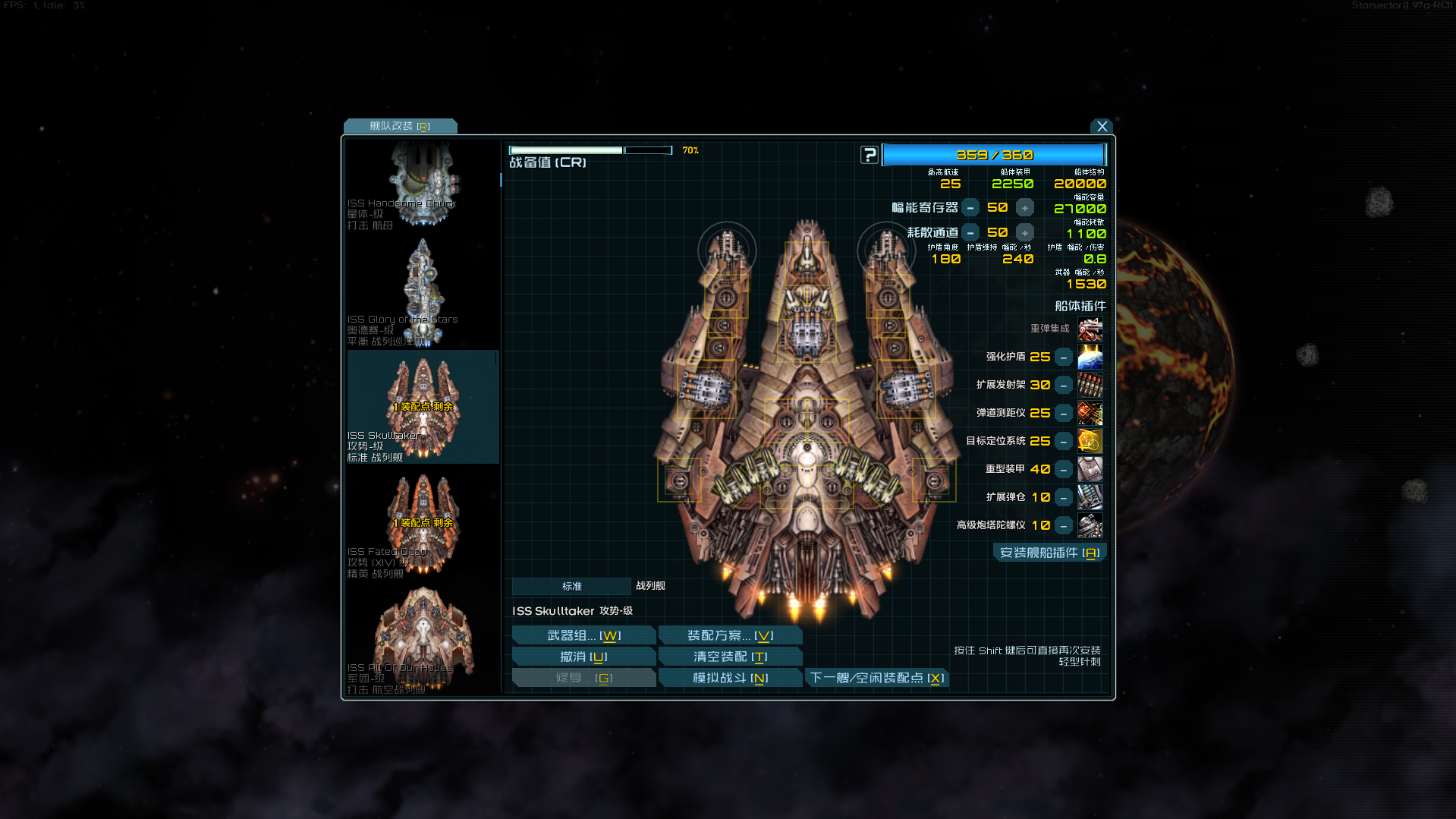
Task: Increase 幅能寄存器 capacitors by one
Action: (1025, 208)
